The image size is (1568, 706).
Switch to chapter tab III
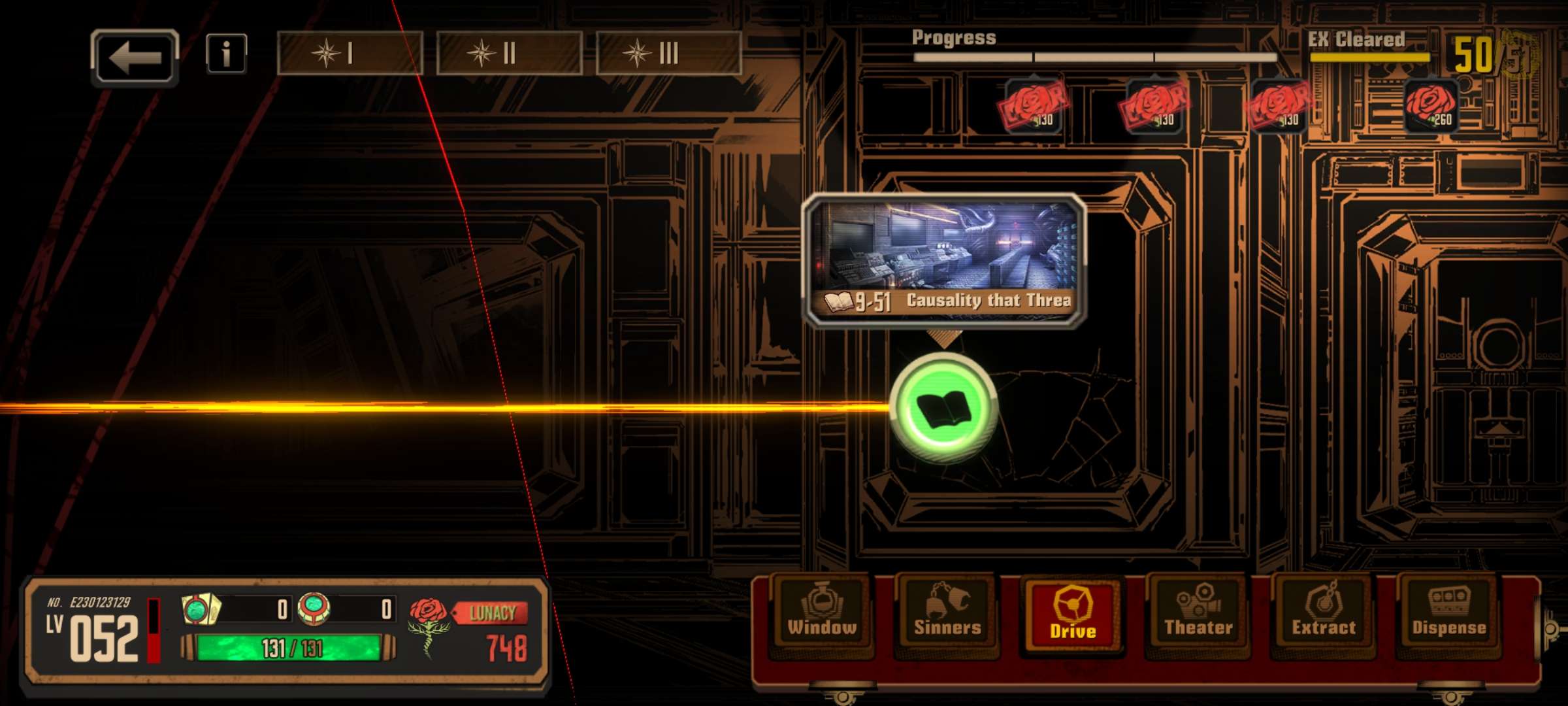(x=668, y=54)
